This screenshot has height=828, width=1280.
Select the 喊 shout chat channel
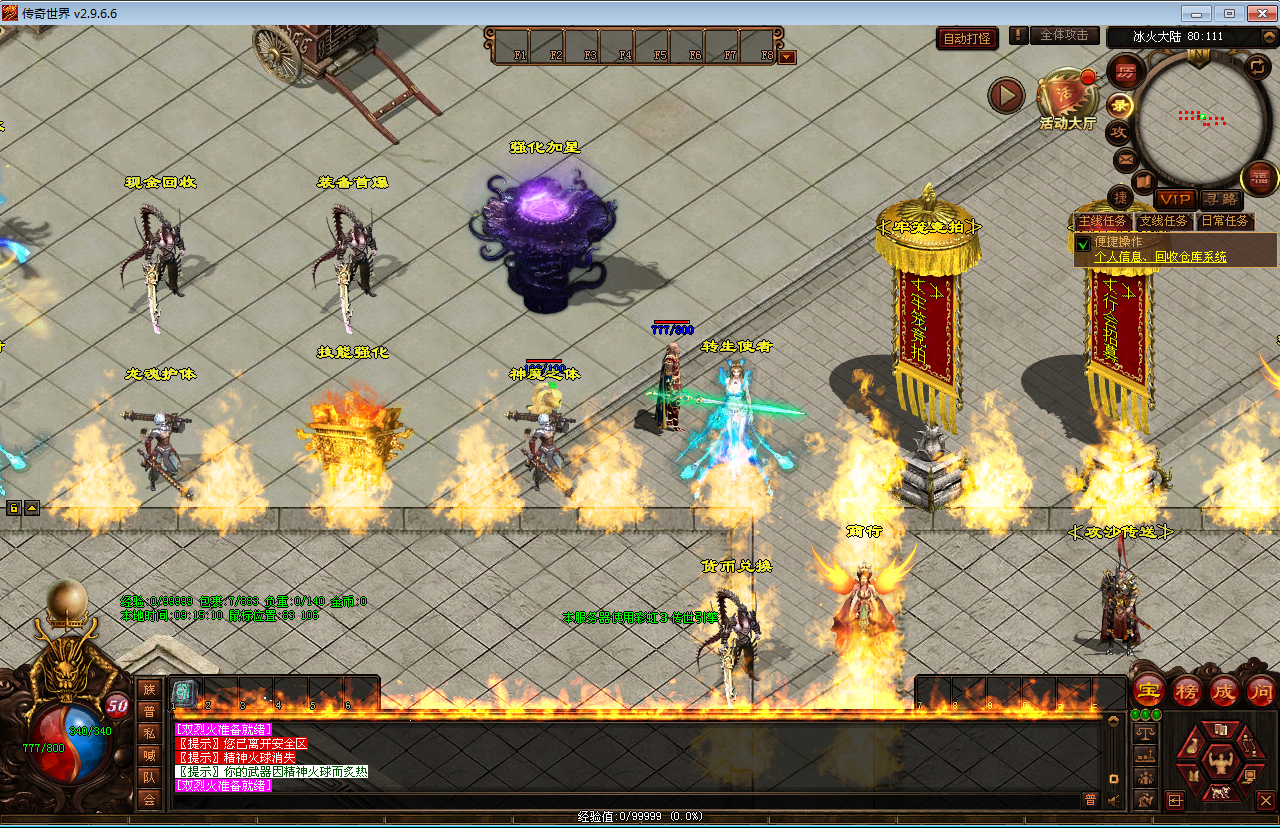coord(149,755)
